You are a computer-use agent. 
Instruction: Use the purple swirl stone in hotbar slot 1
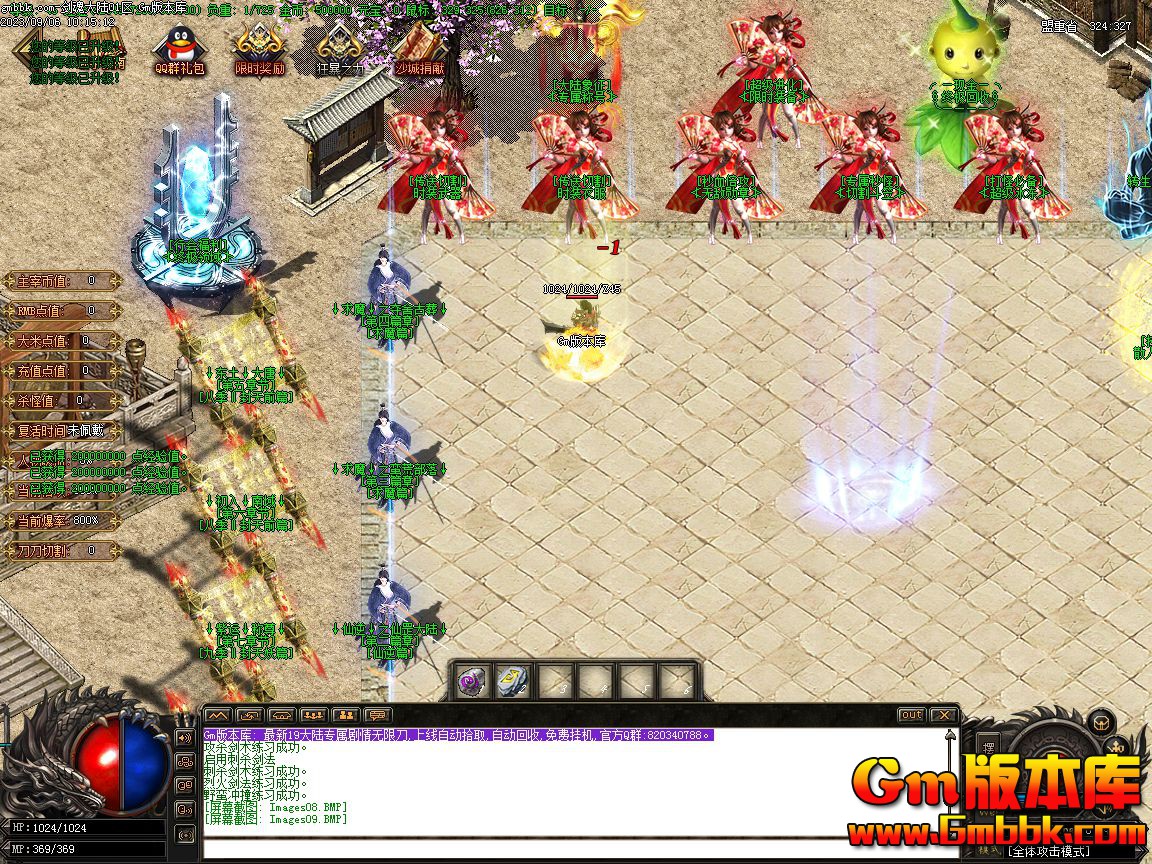click(x=473, y=681)
